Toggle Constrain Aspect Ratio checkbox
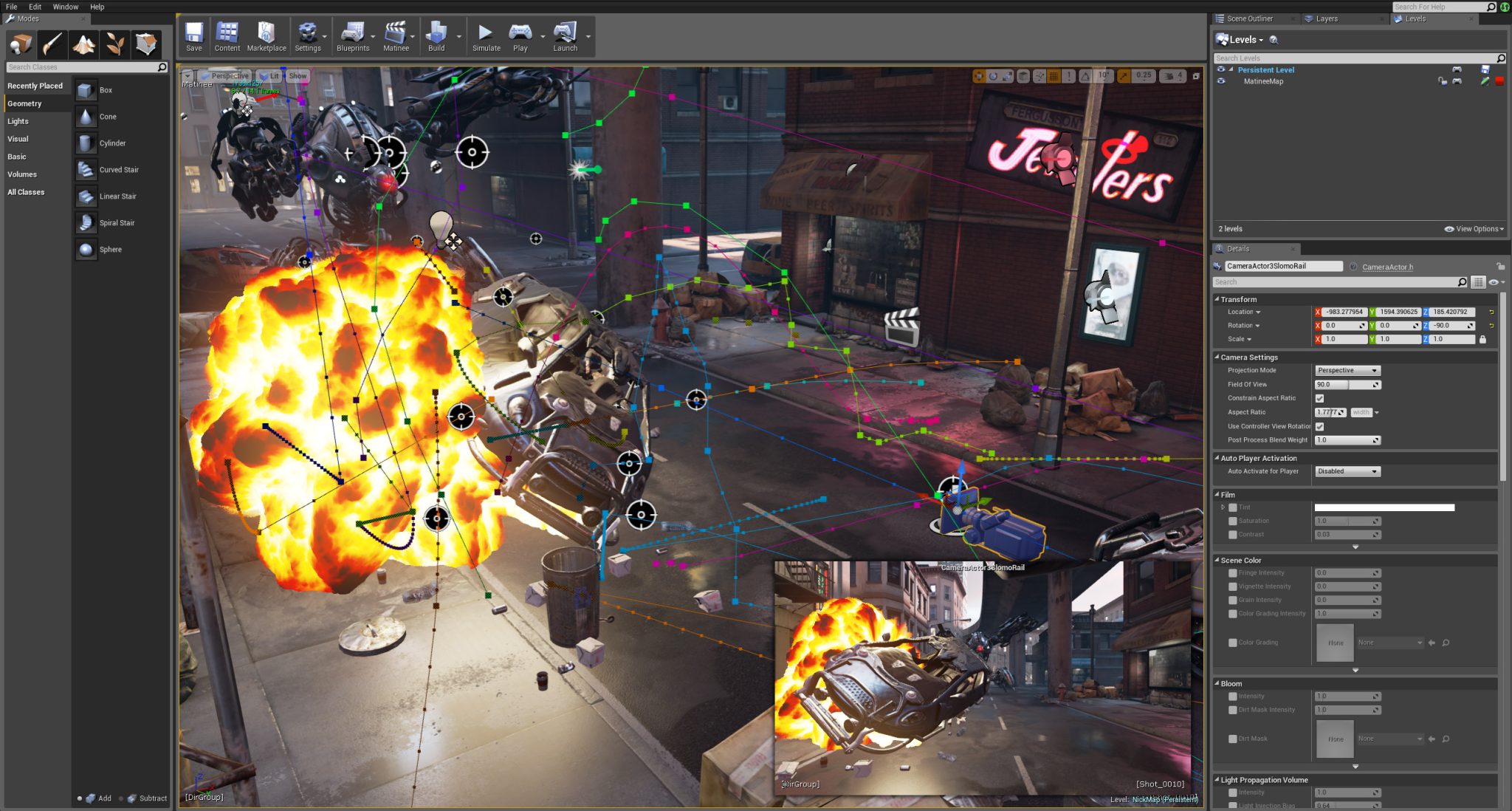 [x=1319, y=399]
